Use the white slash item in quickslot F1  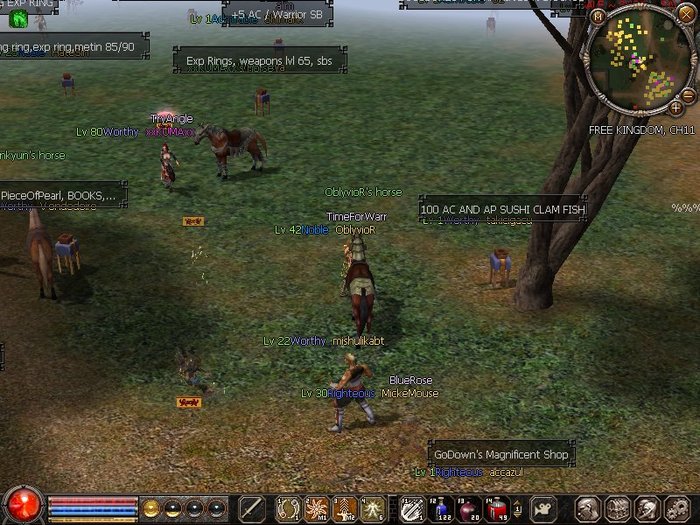click(x=411, y=508)
